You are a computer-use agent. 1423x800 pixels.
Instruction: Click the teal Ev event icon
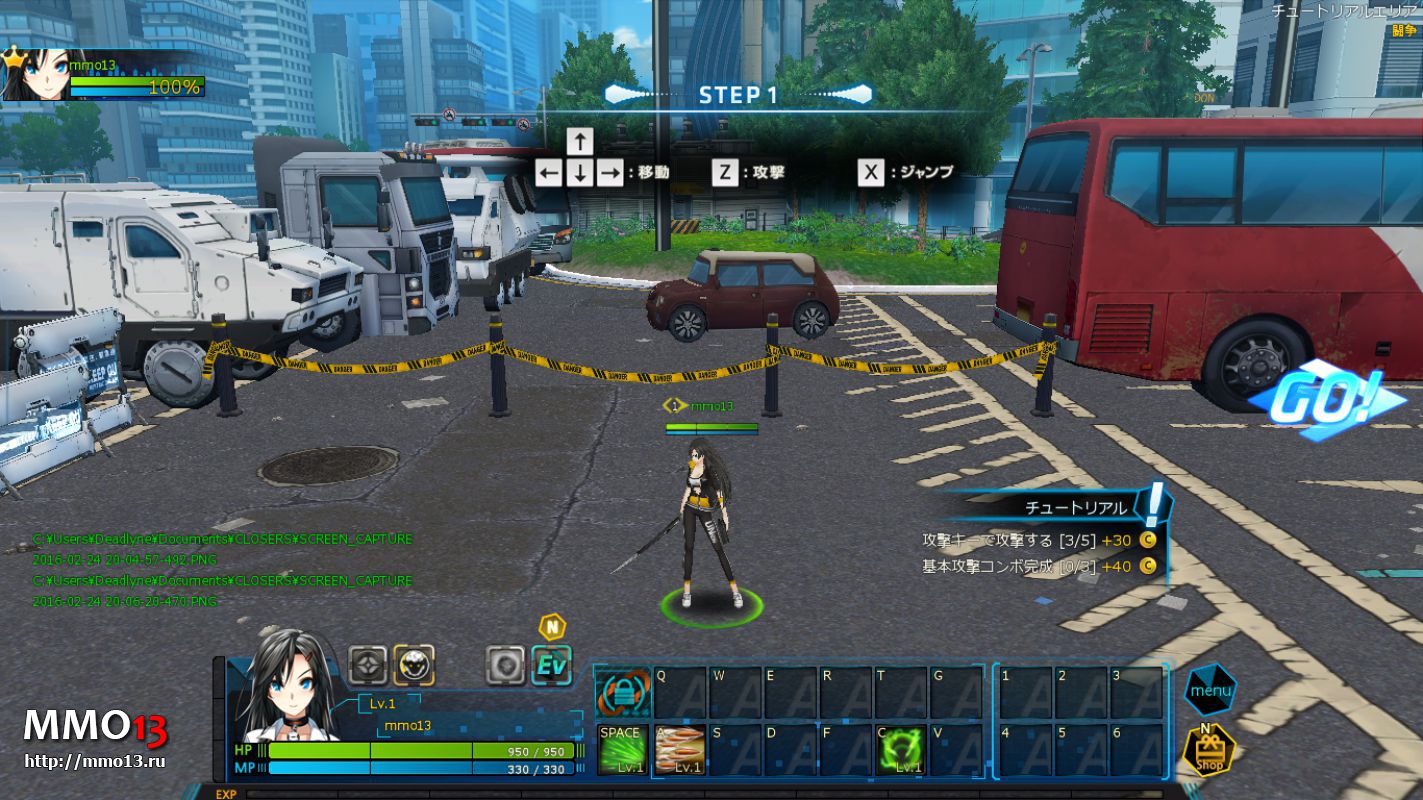click(x=551, y=665)
